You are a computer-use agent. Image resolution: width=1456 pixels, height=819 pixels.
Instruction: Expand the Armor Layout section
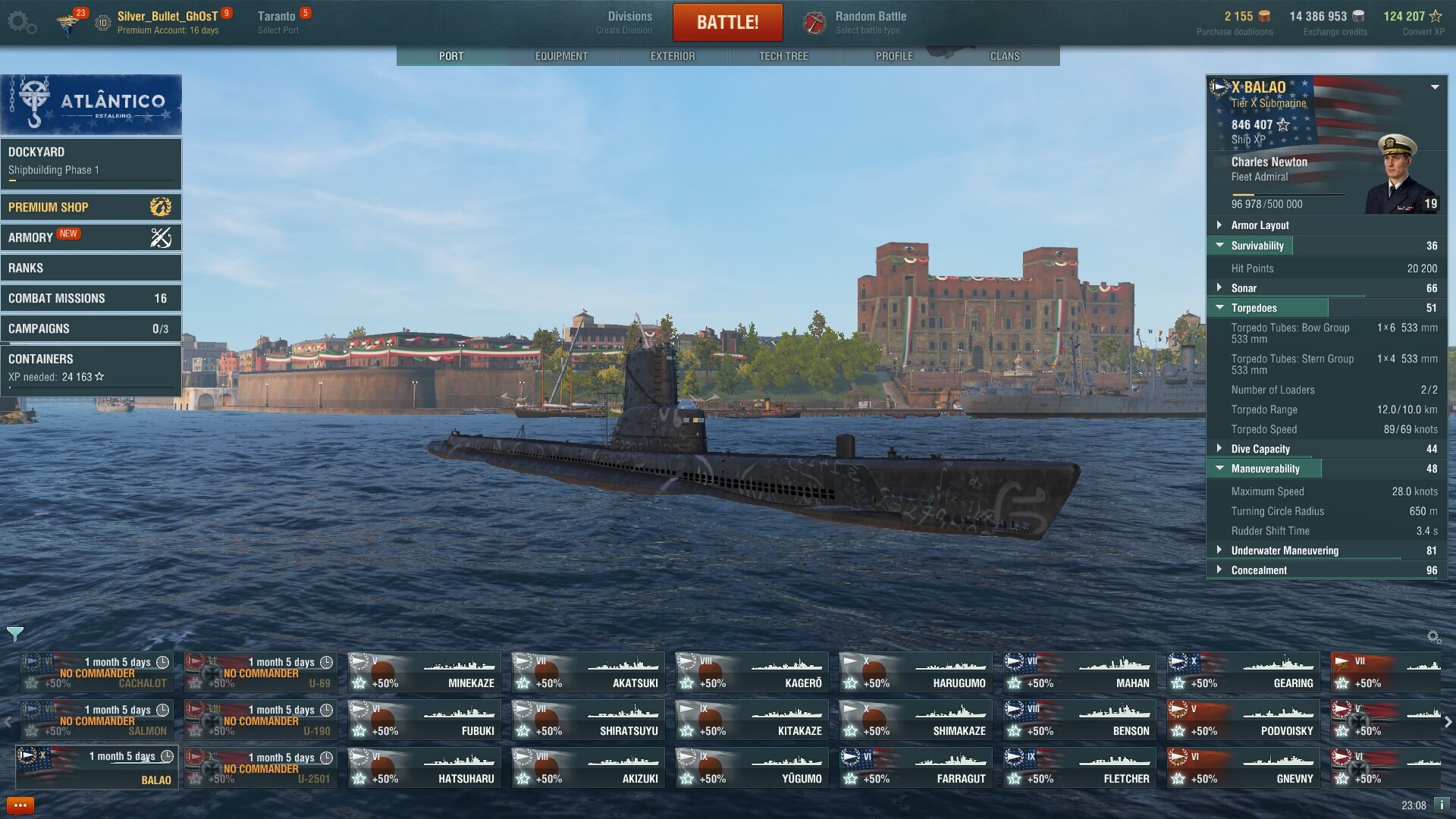tap(1260, 225)
